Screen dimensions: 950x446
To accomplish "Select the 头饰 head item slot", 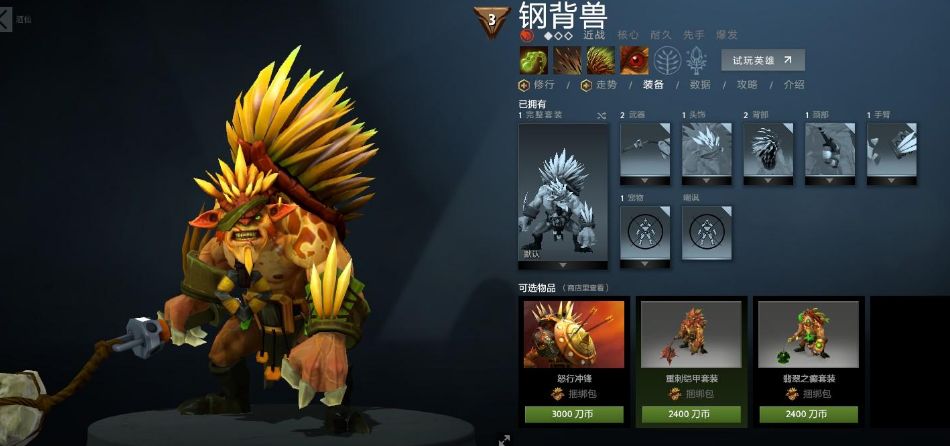I will coord(707,151).
